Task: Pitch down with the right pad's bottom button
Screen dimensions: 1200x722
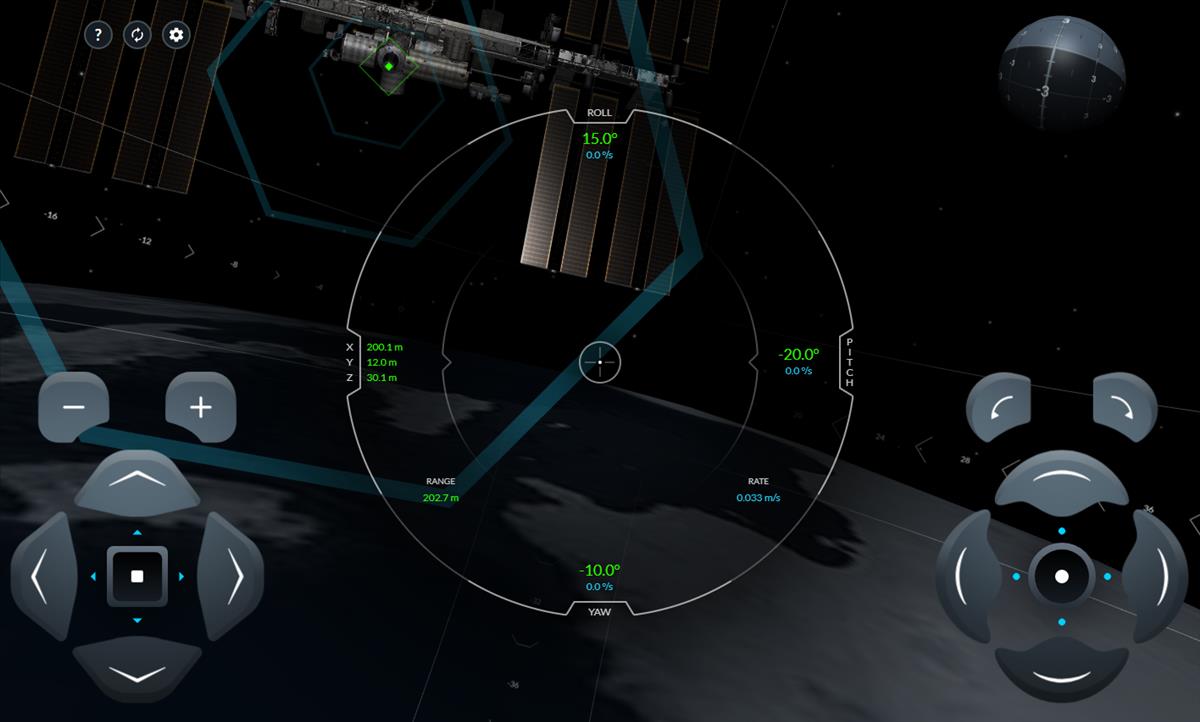Action: tap(1061, 672)
